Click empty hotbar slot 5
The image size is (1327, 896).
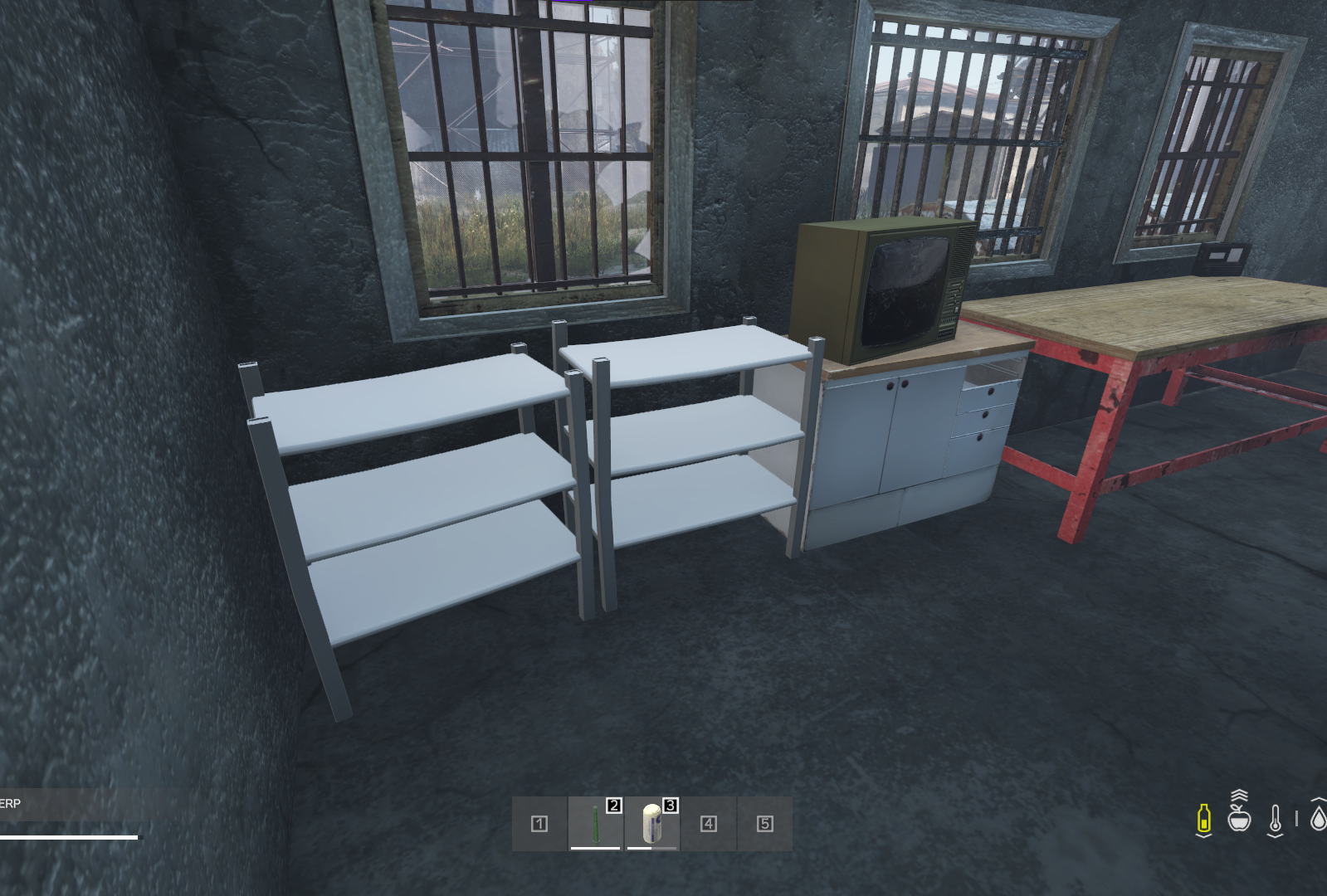764,823
